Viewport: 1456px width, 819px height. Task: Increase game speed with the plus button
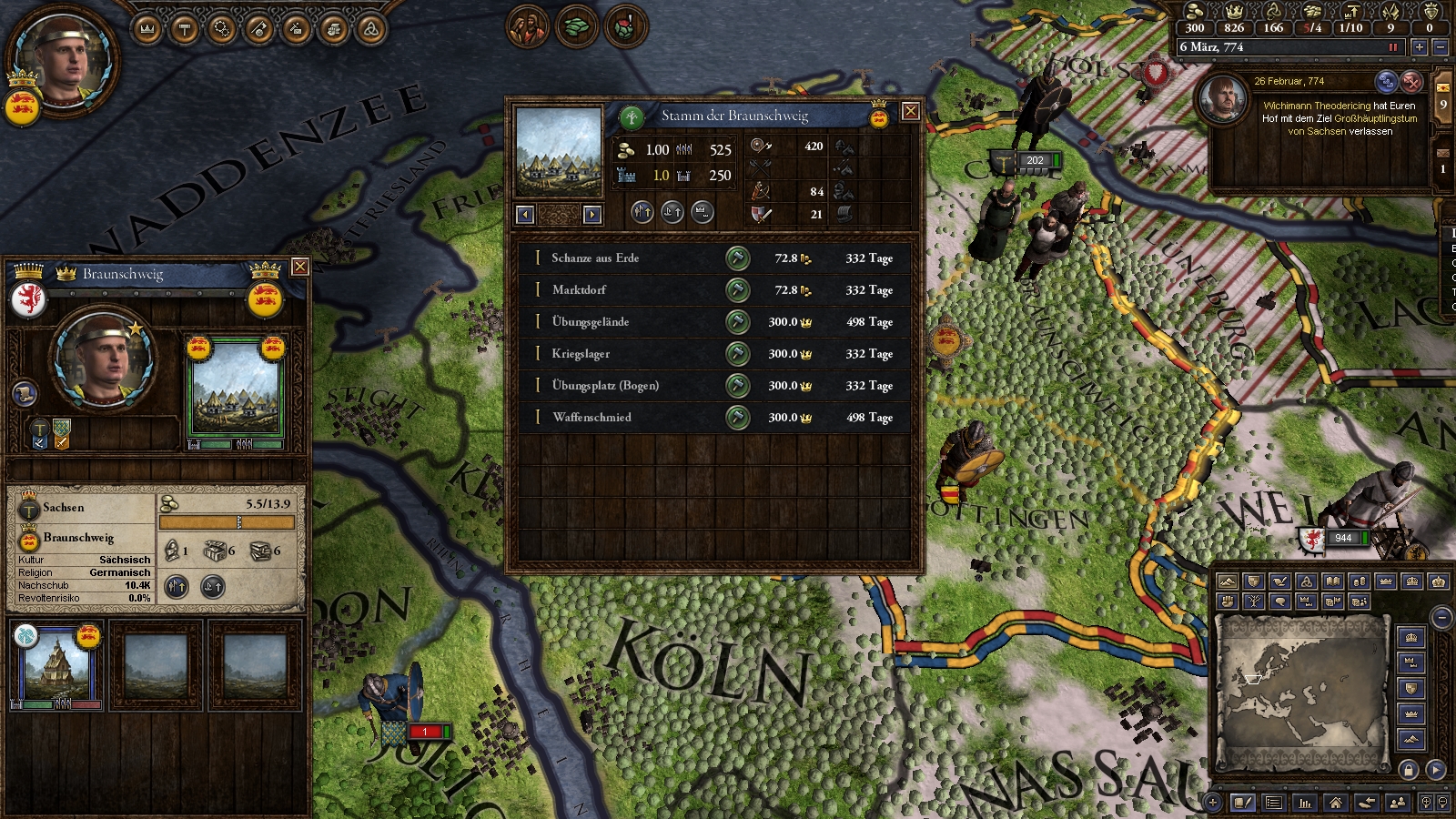click(x=1419, y=47)
